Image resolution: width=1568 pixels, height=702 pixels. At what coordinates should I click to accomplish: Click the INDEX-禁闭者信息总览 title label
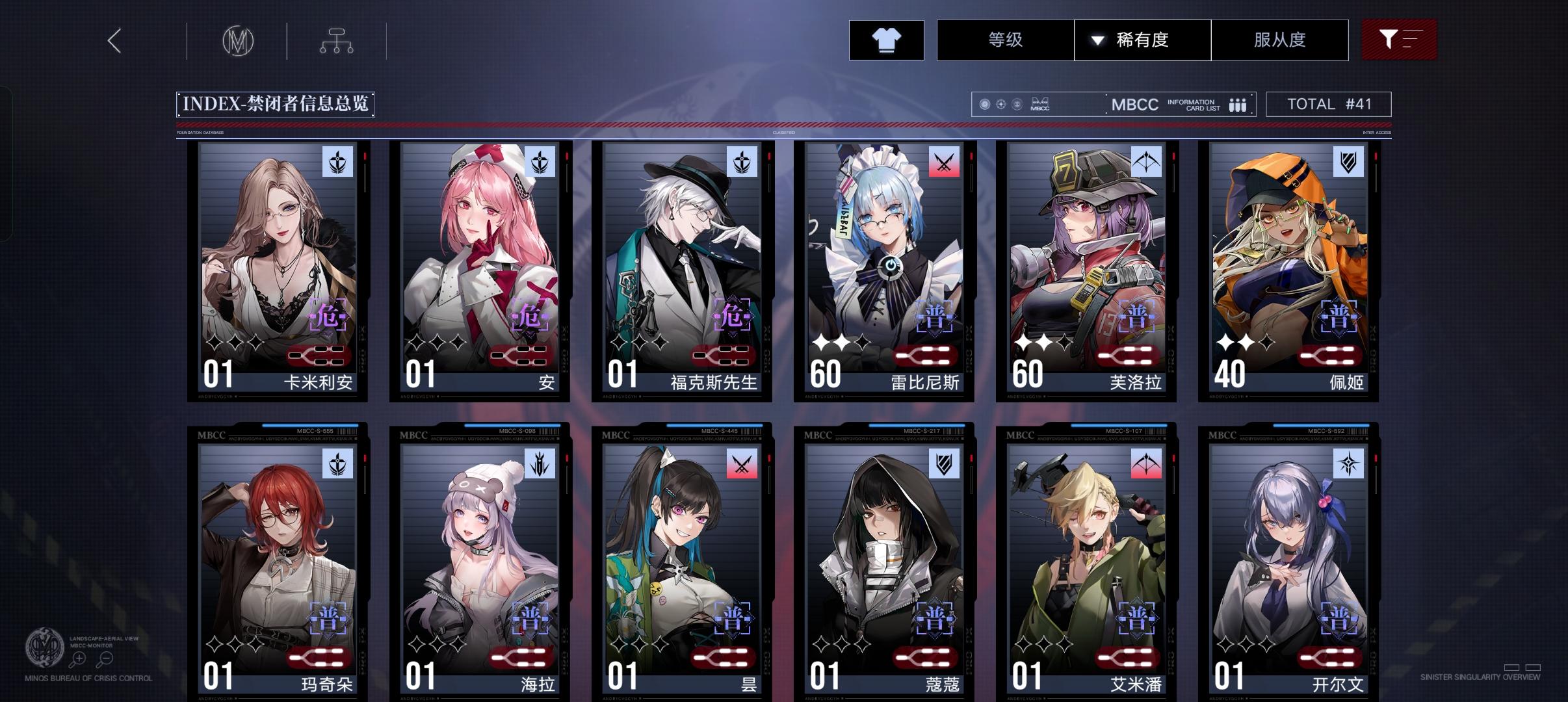(276, 103)
